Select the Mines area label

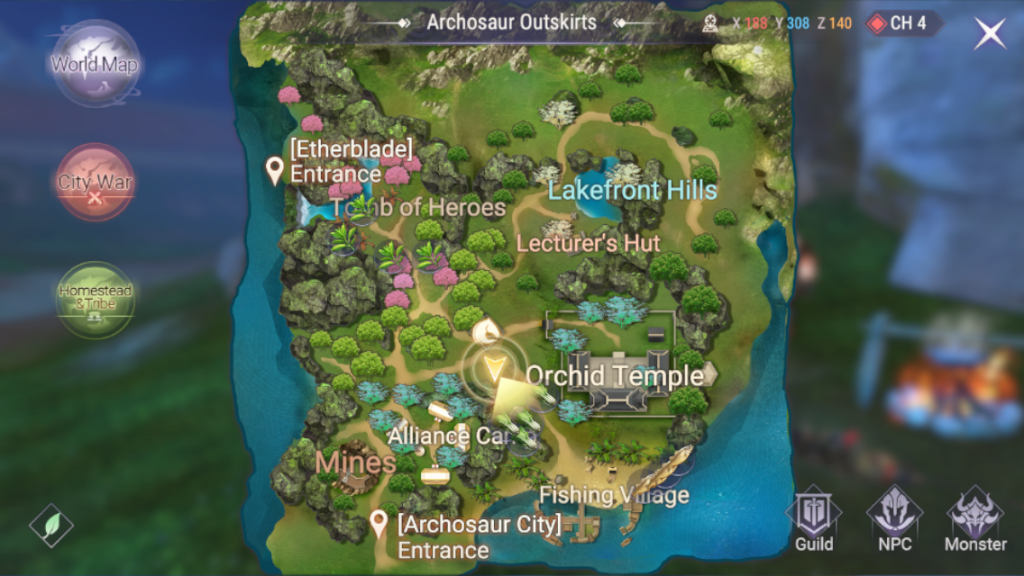(356, 463)
